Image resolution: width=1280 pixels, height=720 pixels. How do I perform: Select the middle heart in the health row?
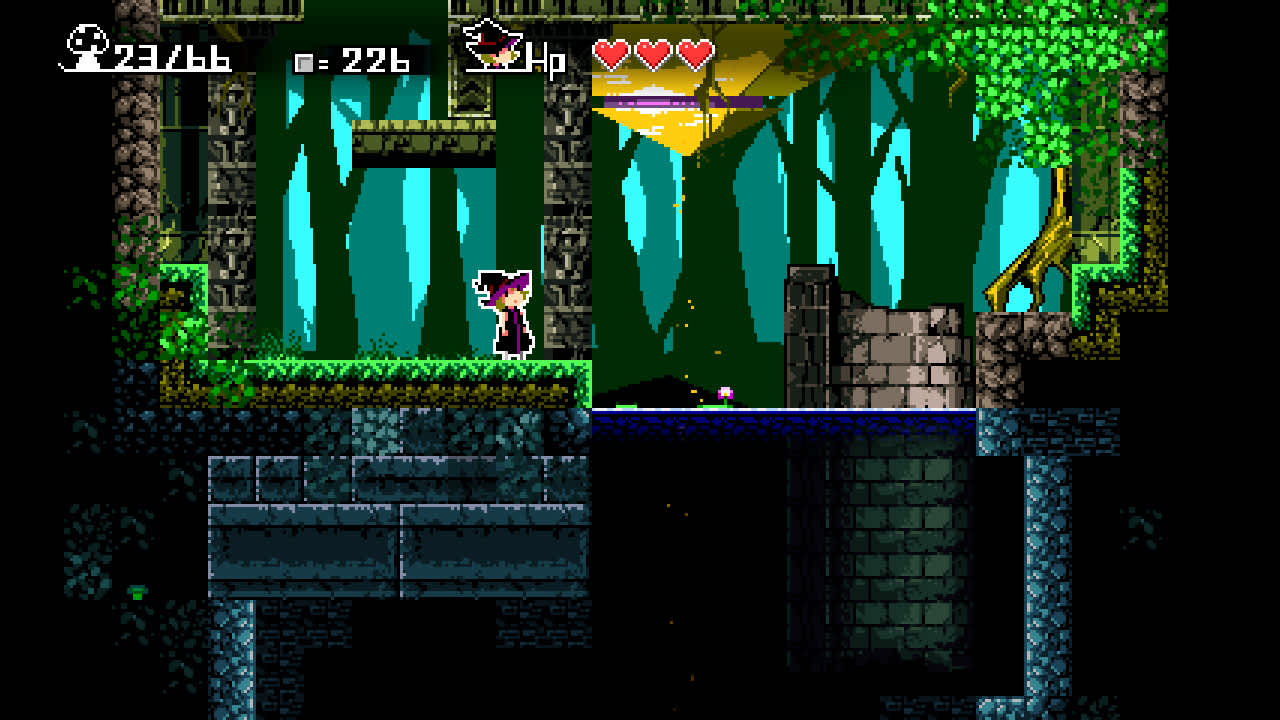pos(655,55)
